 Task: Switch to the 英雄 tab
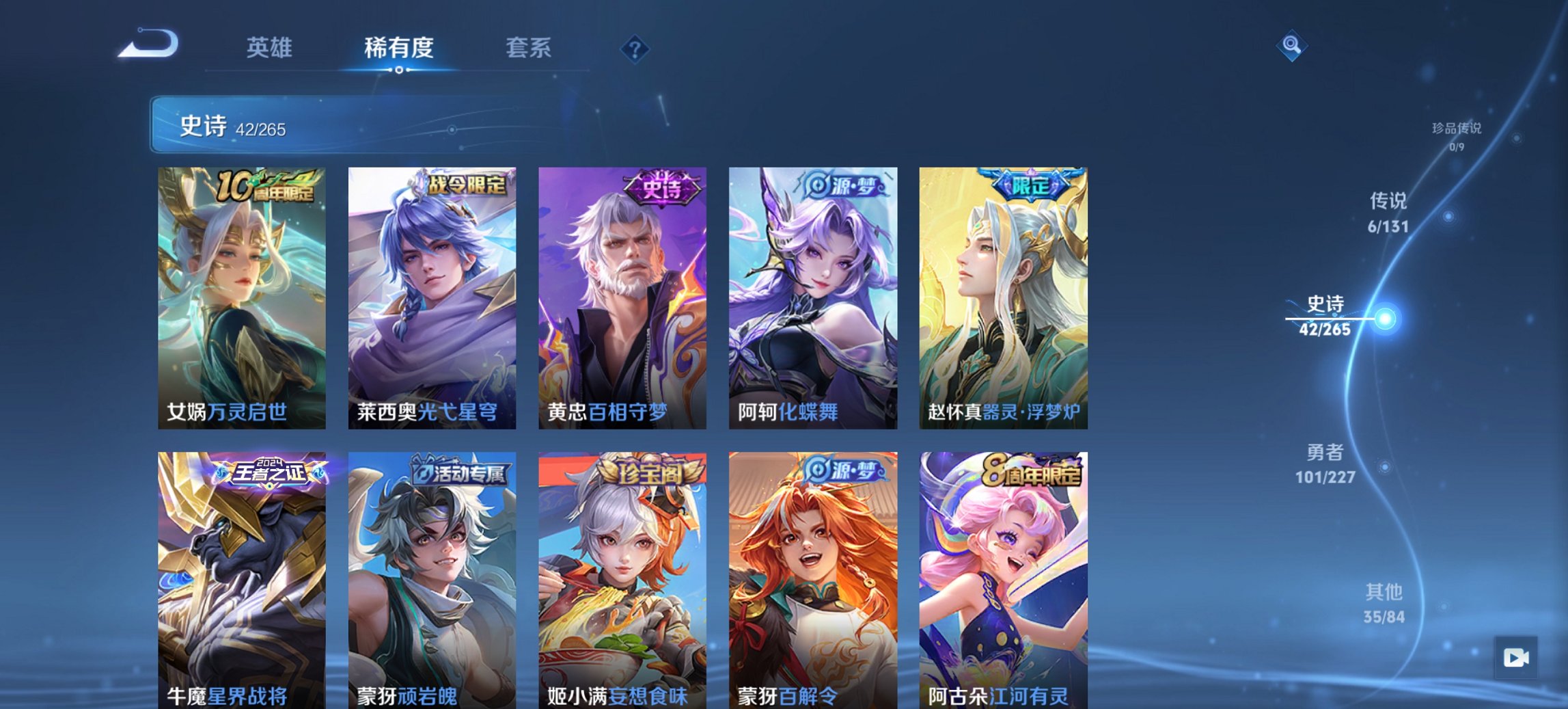click(270, 48)
